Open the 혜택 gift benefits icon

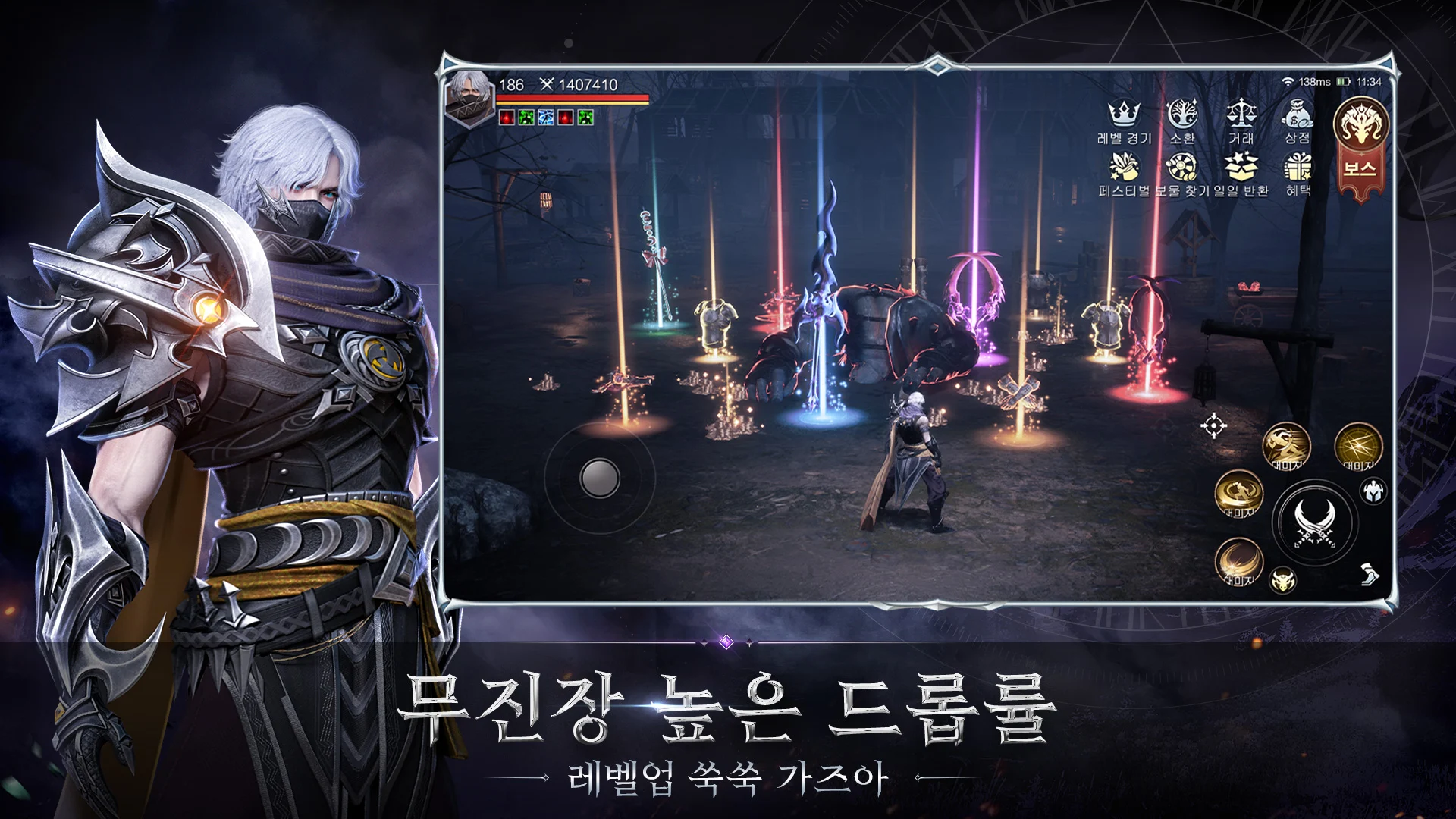tap(1301, 167)
